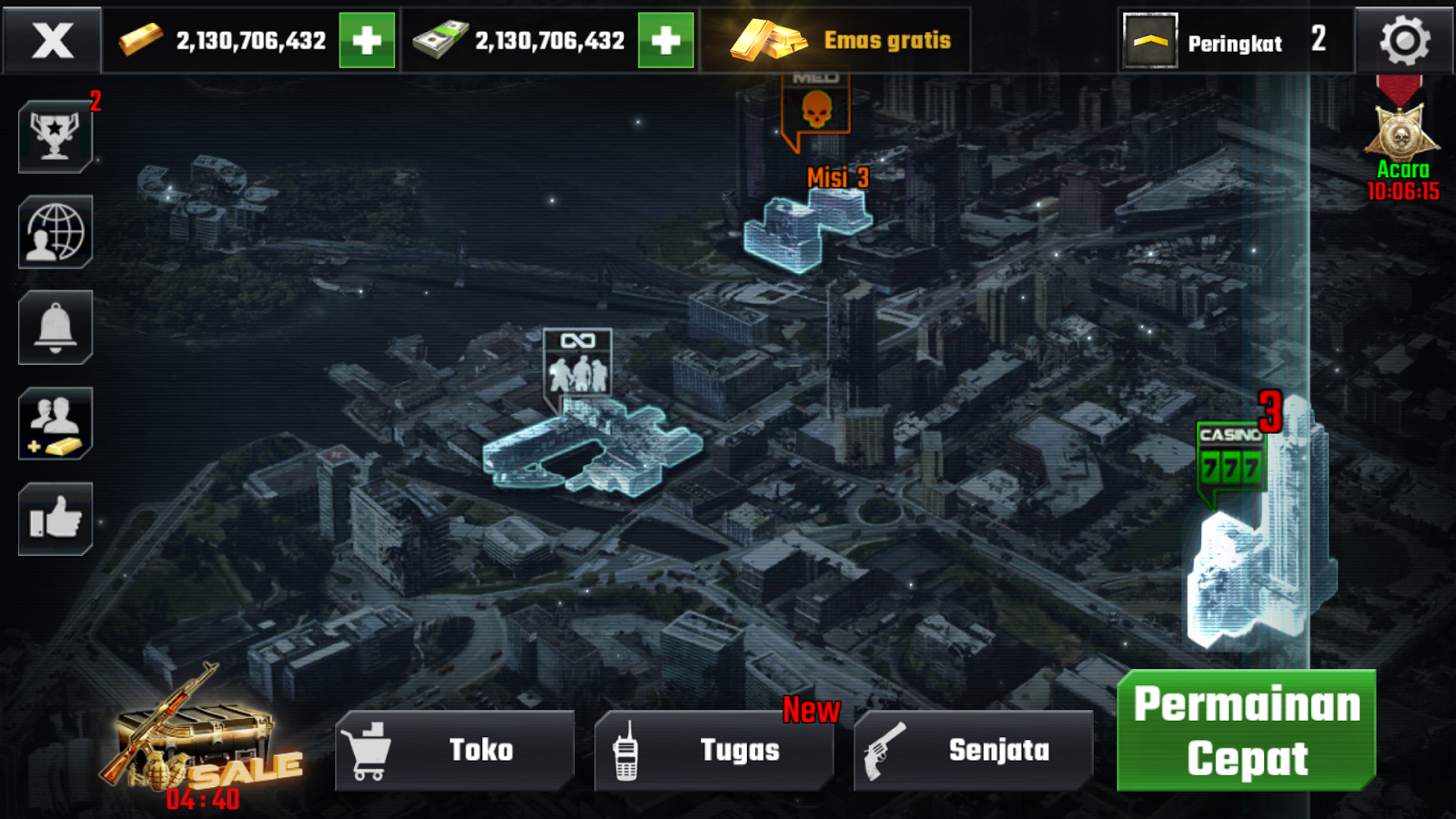This screenshot has width=1456, height=819.
Task: Tap the thumbs-up rating icon
Action: point(55,521)
